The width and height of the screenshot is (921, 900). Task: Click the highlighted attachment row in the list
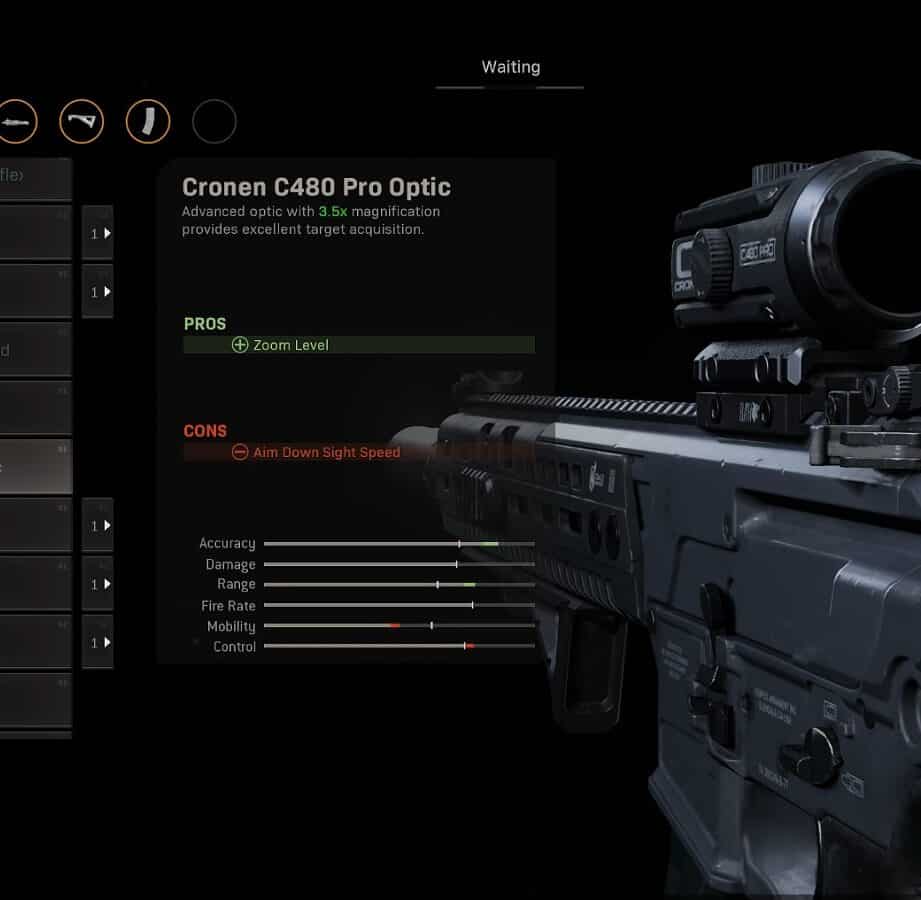click(x=35, y=466)
